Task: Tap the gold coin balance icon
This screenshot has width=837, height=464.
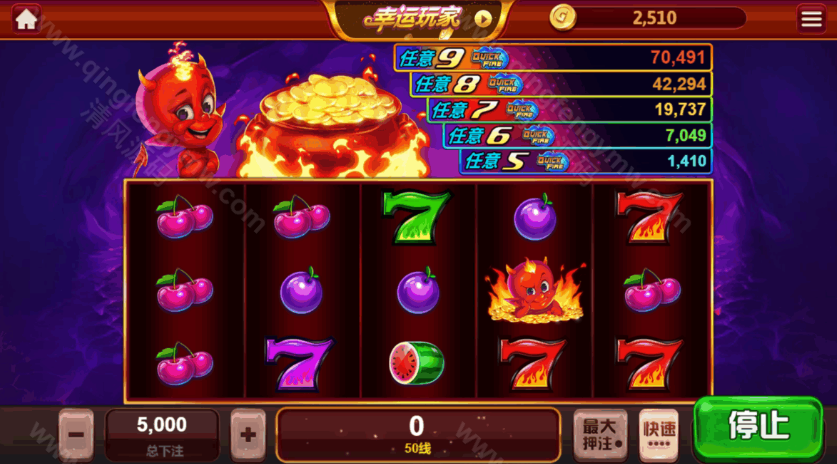Action: (x=563, y=17)
